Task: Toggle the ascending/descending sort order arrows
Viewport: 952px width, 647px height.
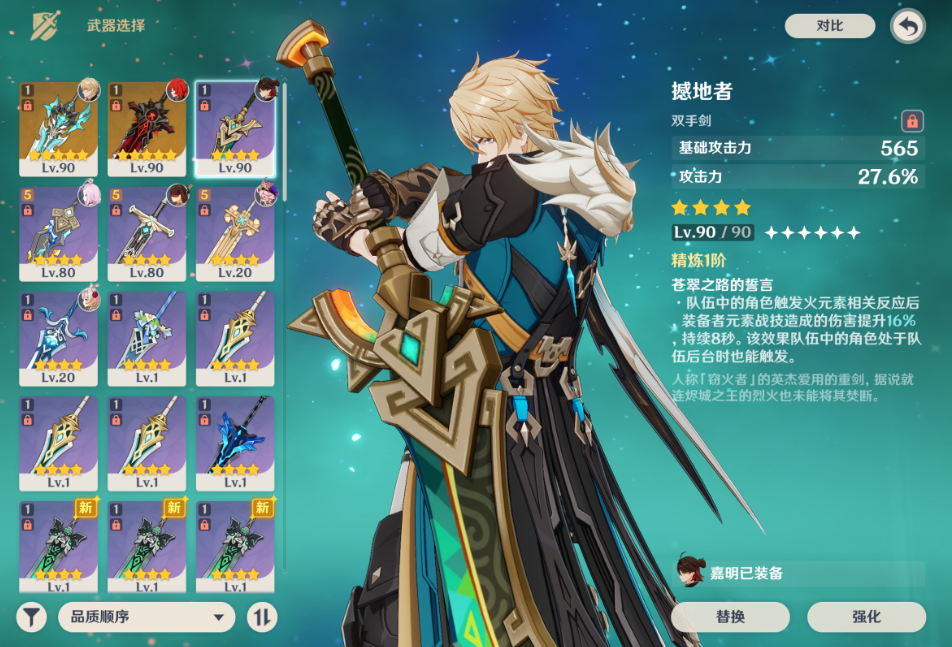Action: click(x=262, y=617)
